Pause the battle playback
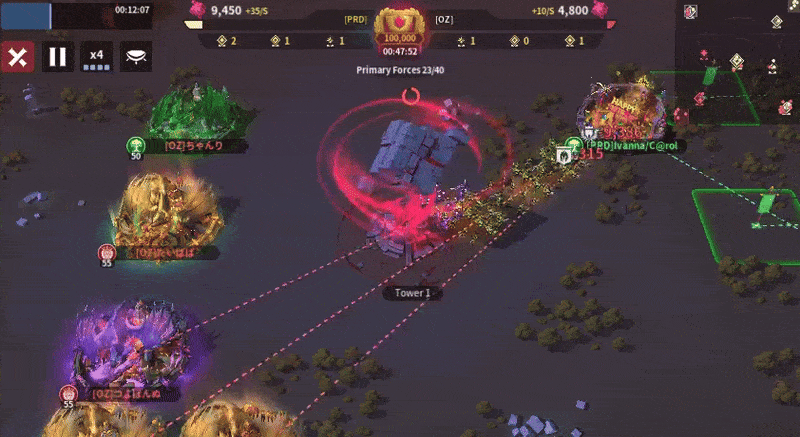This screenshot has height=437, width=800. (x=57, y=56)
